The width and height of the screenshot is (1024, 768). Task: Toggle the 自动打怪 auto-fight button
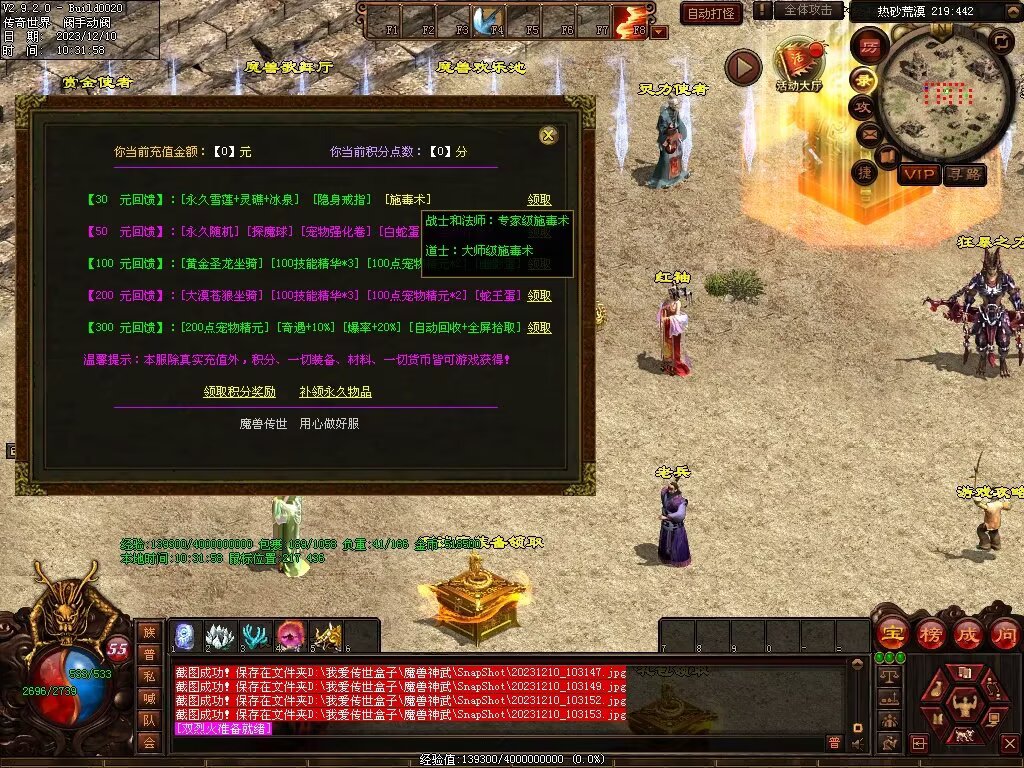coord(711,13)
